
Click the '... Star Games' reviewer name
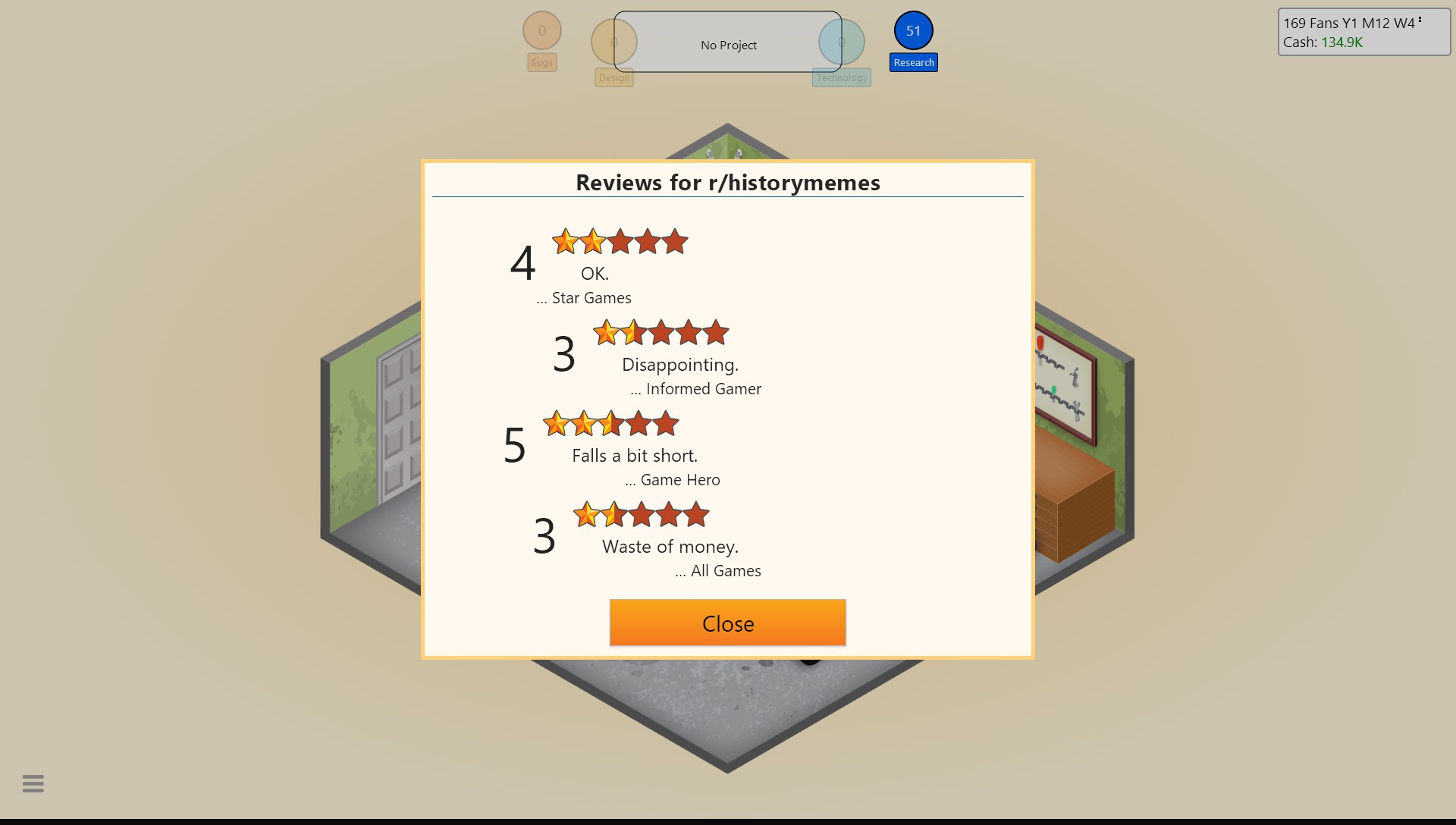point(583,297)
